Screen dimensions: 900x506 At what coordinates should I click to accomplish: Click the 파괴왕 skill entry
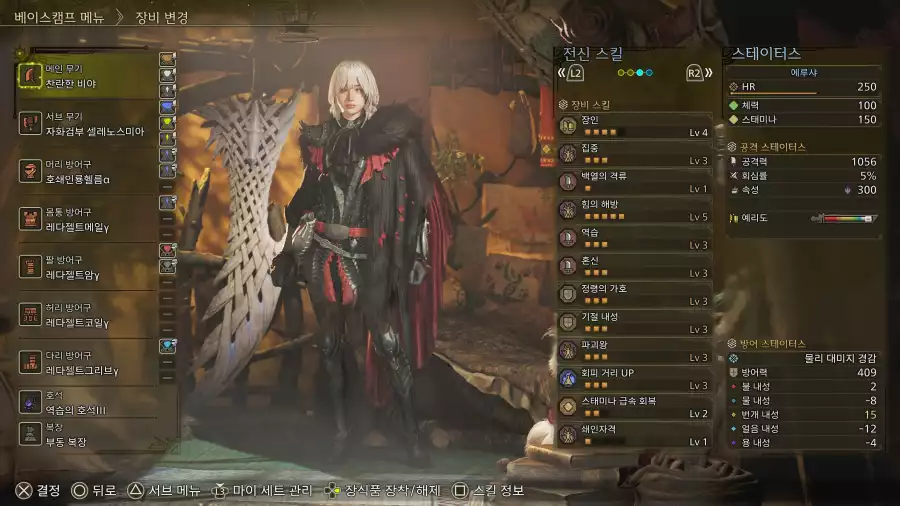click(635, 350)
